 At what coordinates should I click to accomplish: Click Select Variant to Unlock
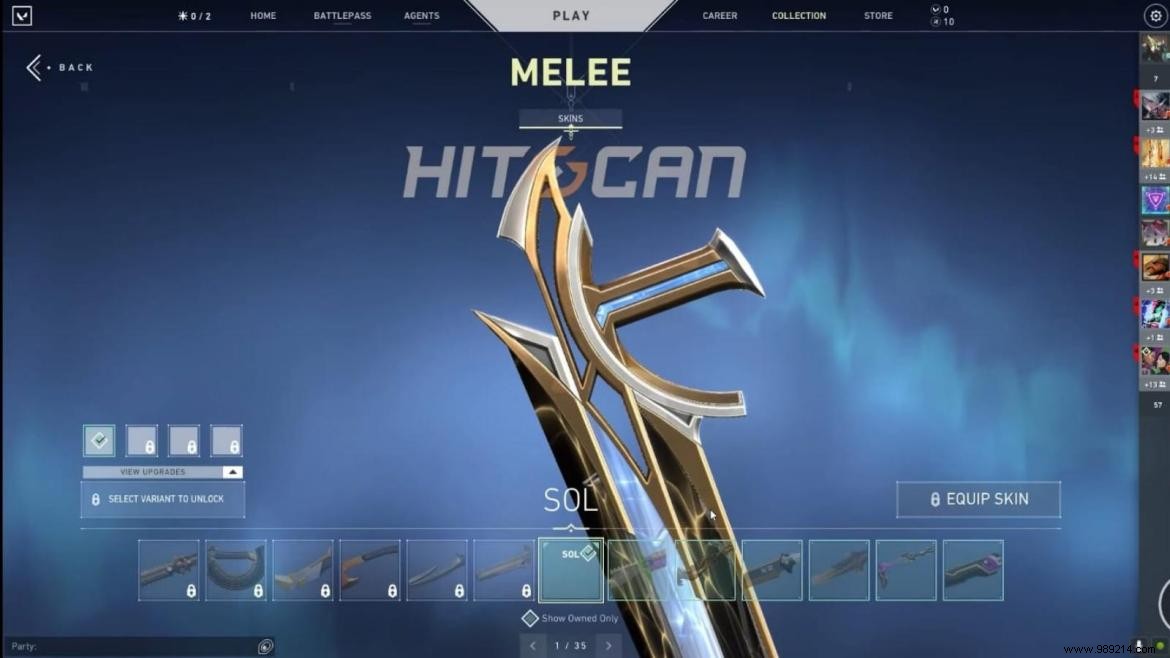coord(162,499)
